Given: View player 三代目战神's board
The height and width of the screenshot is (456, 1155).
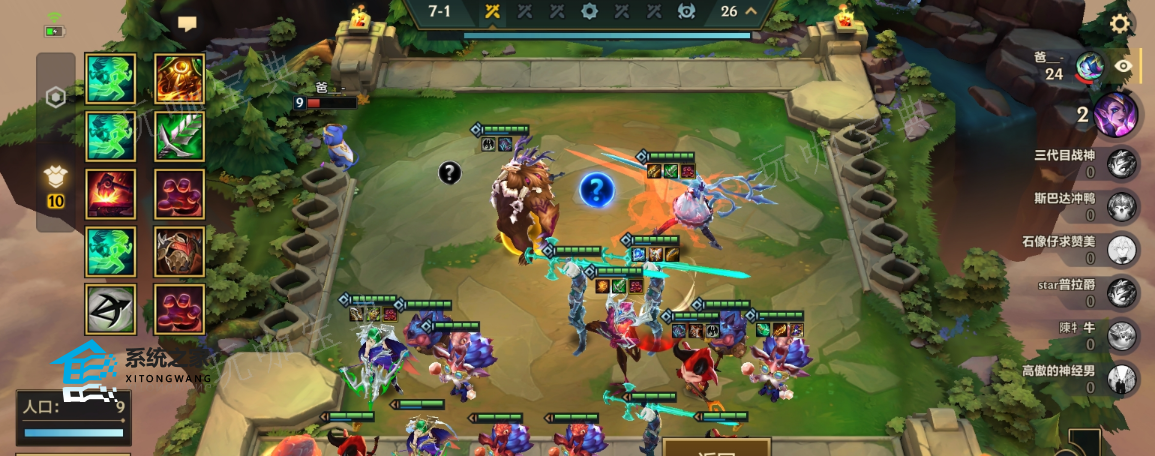Looking at the screenshot, I should coord(1122,163).
